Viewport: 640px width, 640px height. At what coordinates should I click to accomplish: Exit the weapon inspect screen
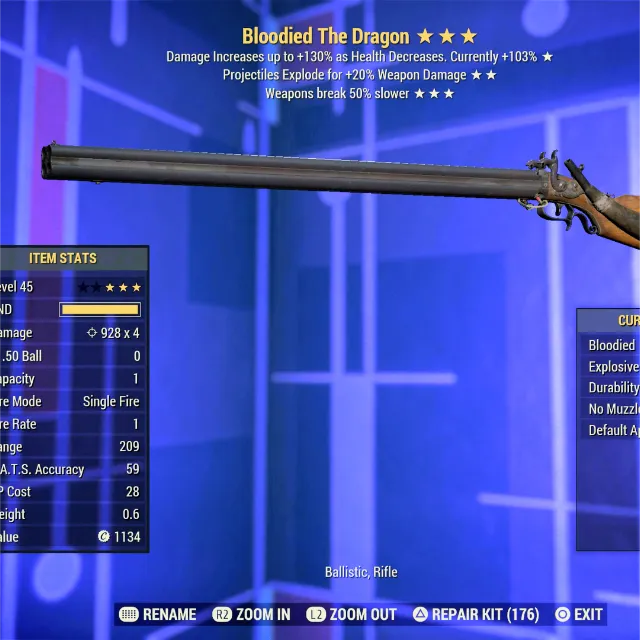579,614
